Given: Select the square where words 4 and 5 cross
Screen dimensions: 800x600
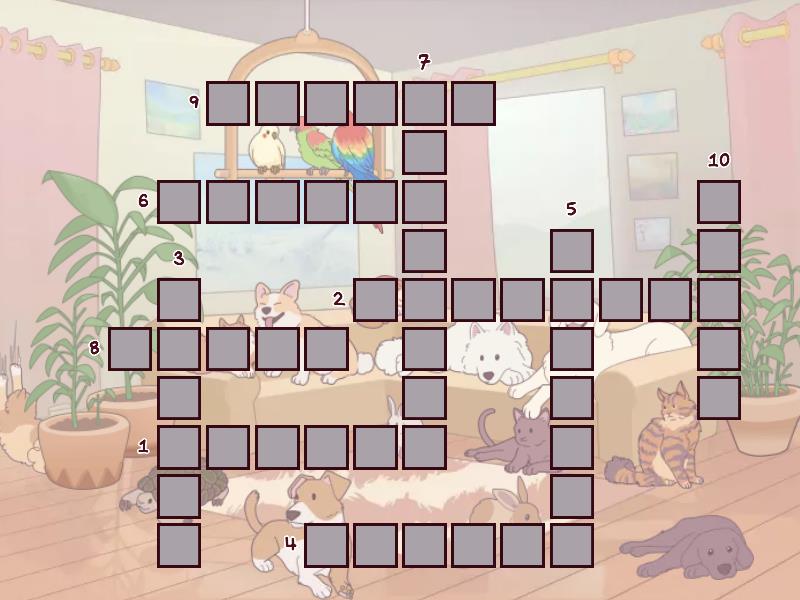Looking at the screenshot, I should pos(571,544).
